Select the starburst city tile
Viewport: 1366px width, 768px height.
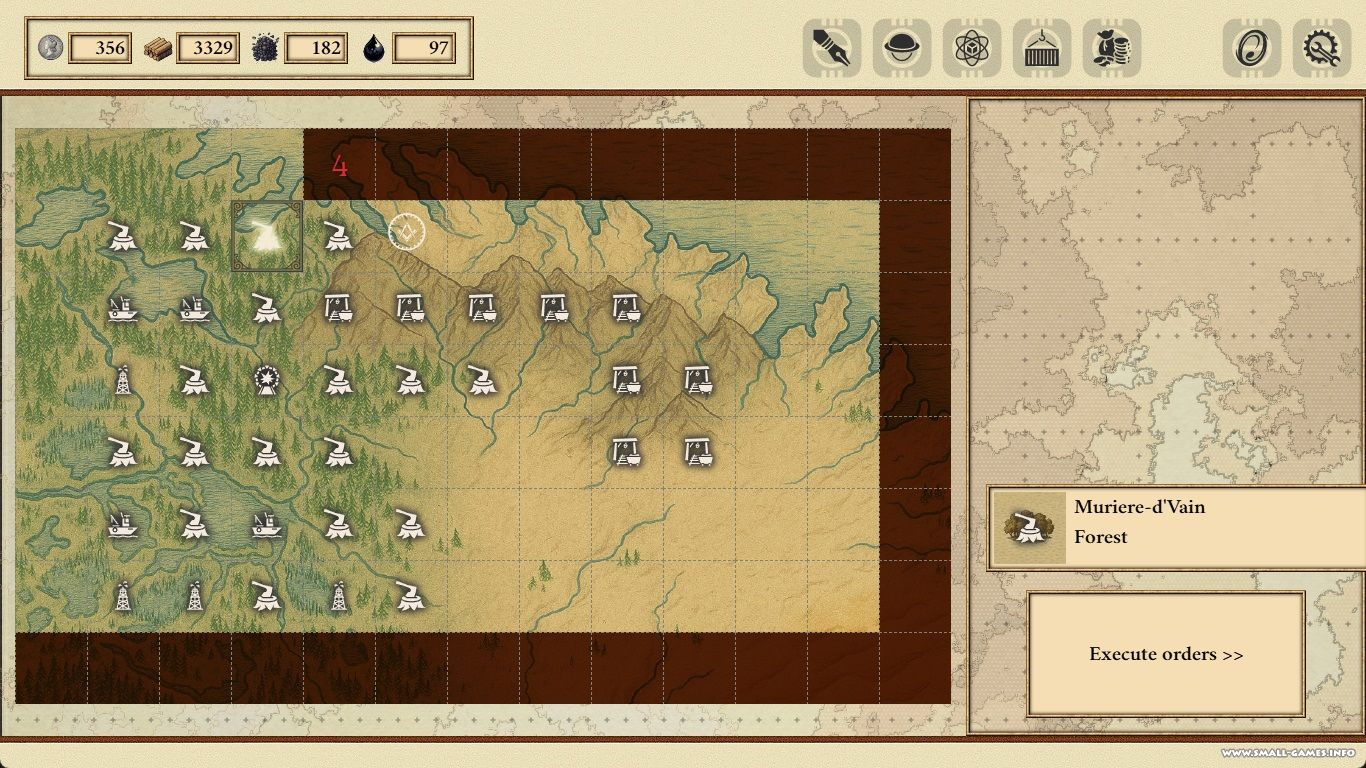267,379
